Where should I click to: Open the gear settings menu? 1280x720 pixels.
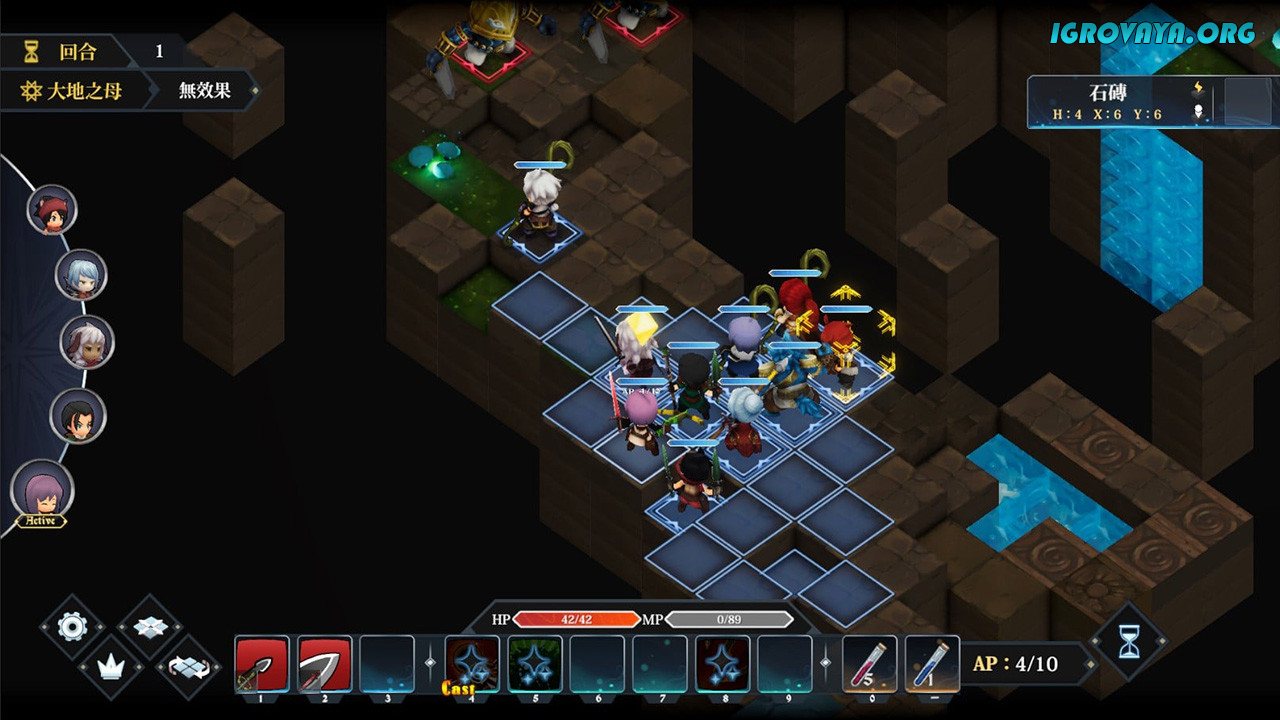tap(72, 627)
